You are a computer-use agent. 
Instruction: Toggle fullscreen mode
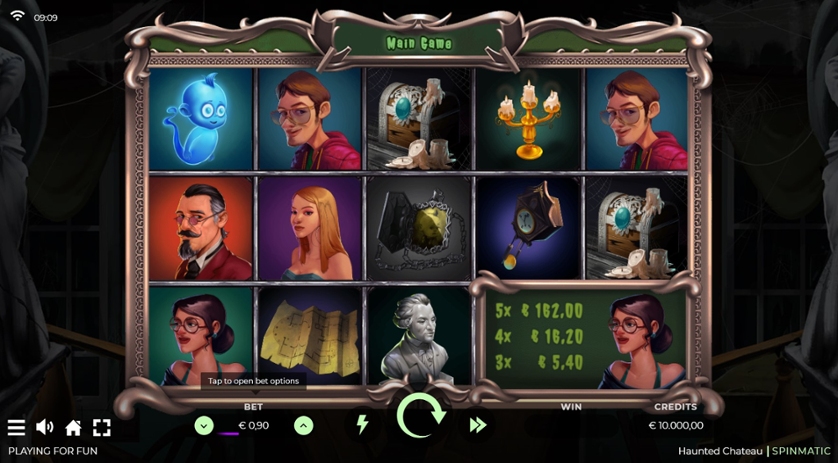tap(101, 427)
